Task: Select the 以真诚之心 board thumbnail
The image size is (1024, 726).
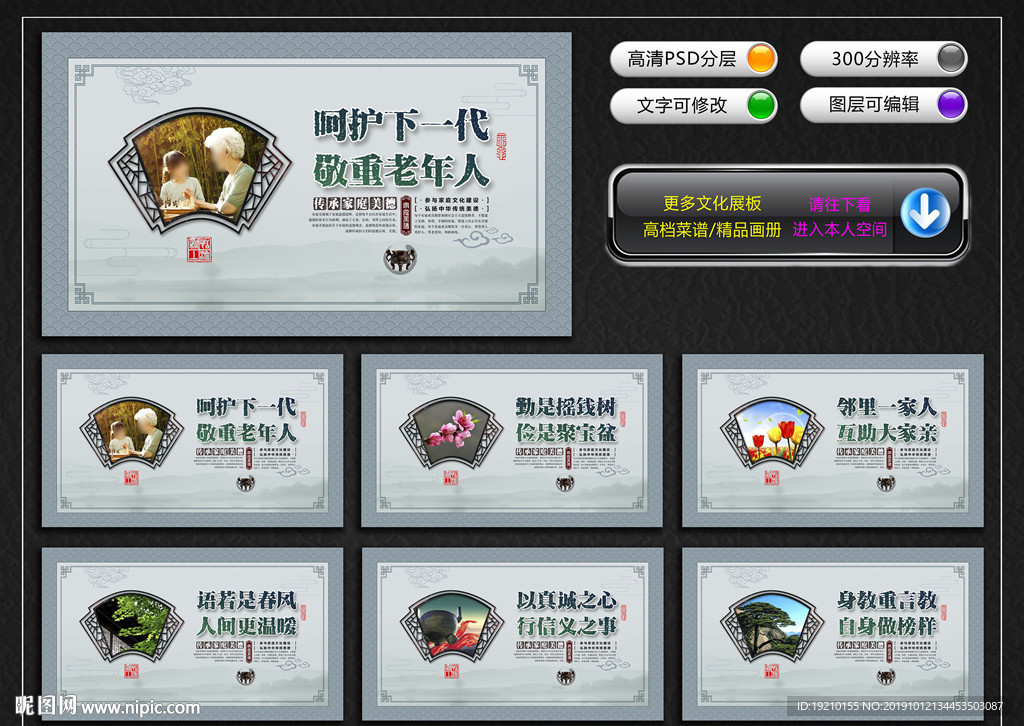Action: click(x=511, y=633)
